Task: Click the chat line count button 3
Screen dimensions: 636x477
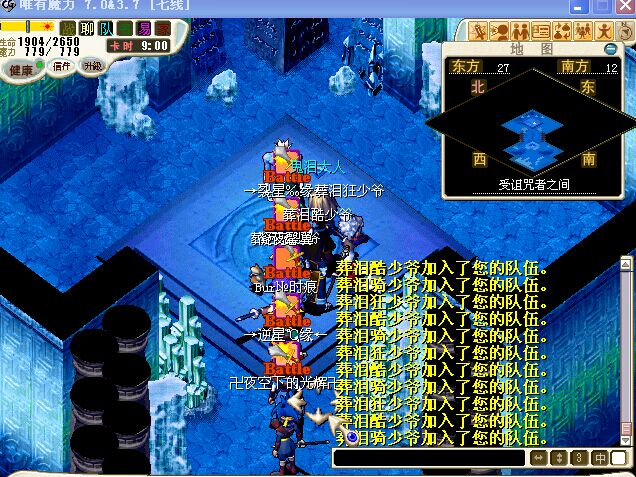Action: [x=578, y=458]
